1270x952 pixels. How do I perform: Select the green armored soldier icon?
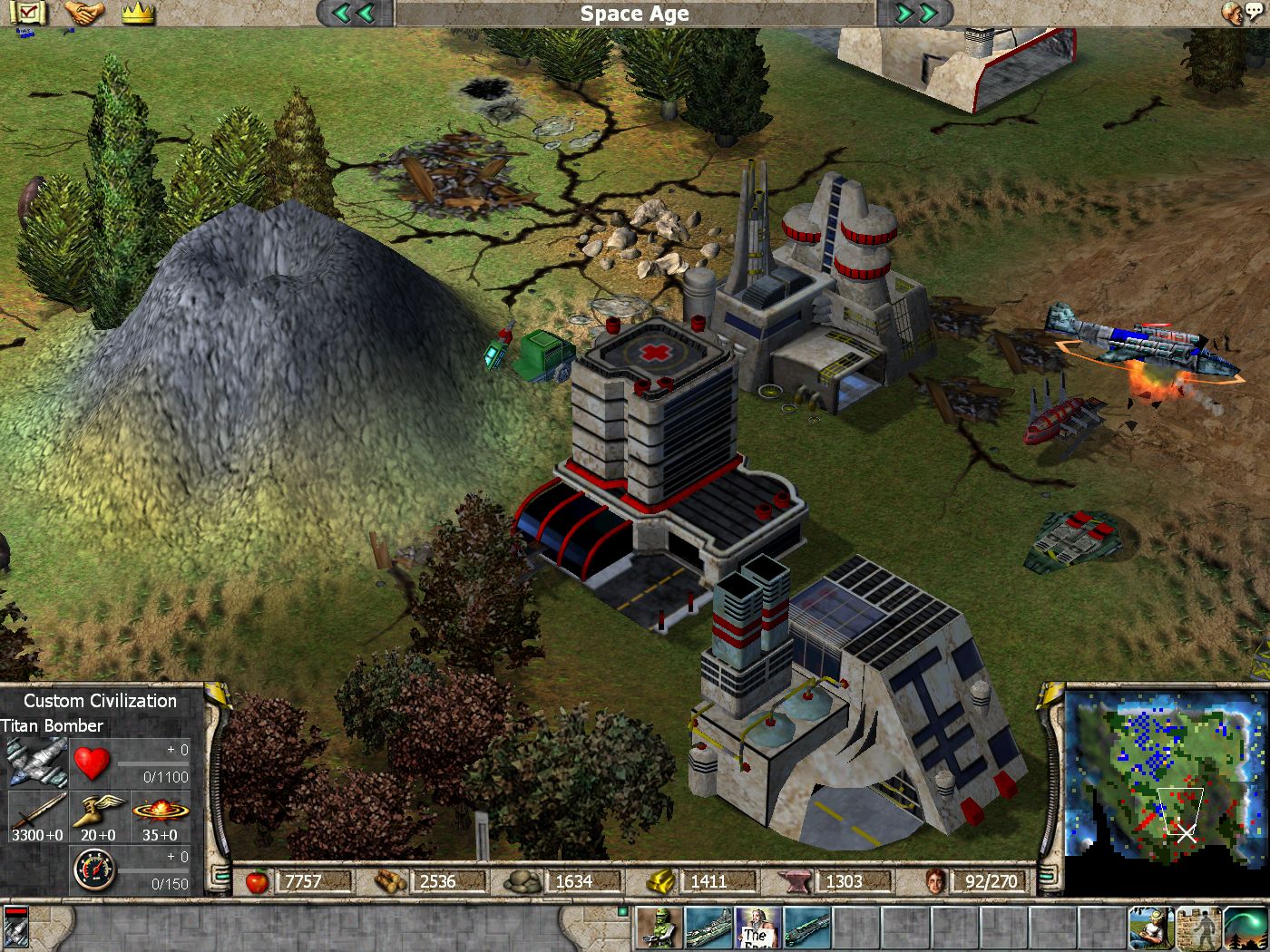click(x=659, y=928)
